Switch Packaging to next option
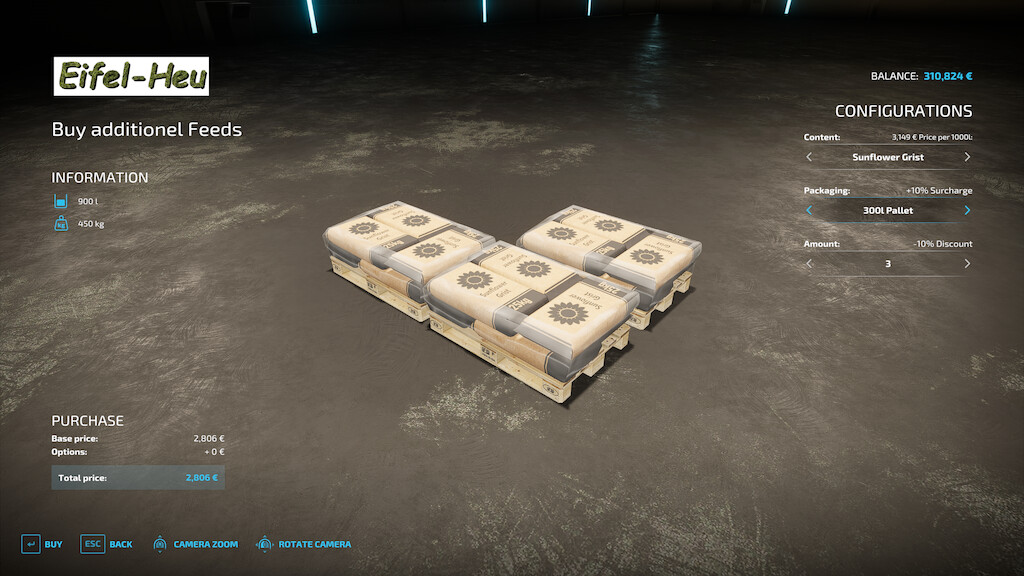 click(x=967, y=211)
